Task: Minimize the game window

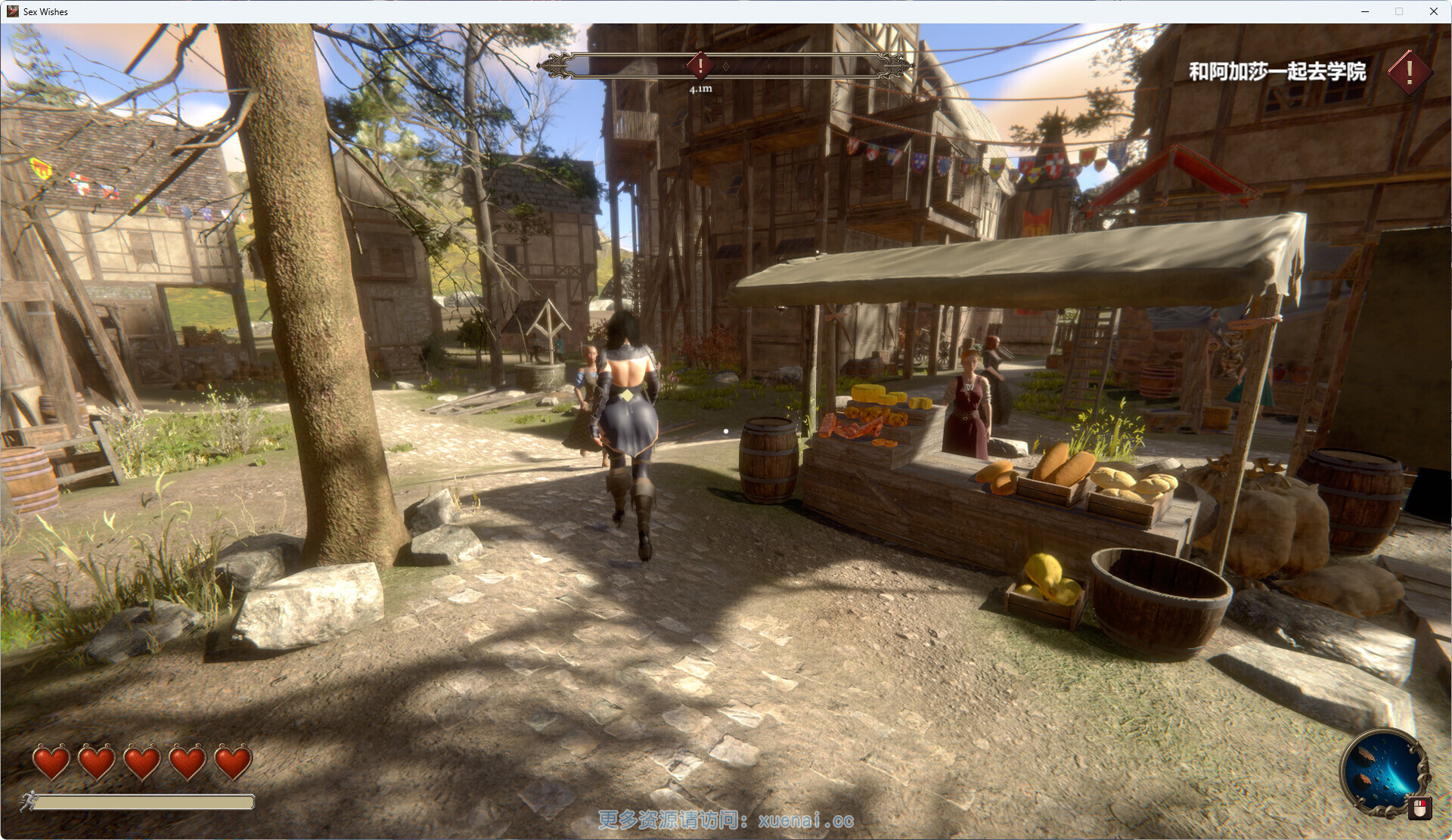Action: [x=1365, y=11]
